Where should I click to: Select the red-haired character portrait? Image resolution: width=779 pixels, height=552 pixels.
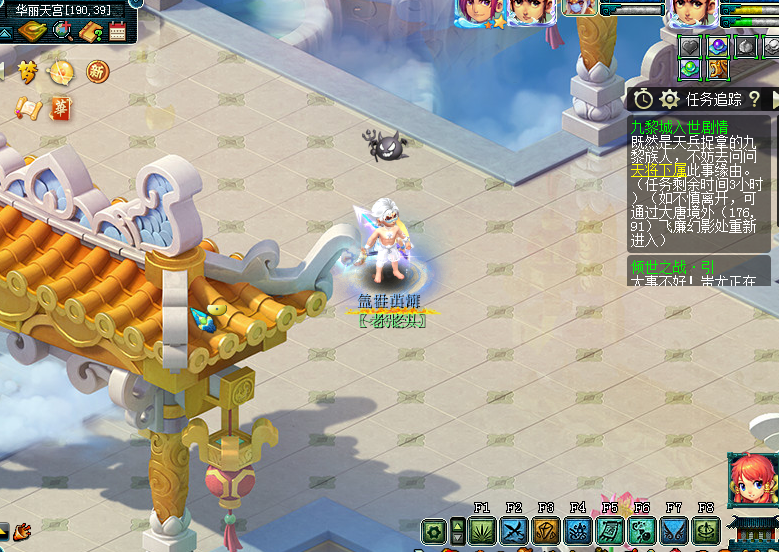[x=751, y=480]
